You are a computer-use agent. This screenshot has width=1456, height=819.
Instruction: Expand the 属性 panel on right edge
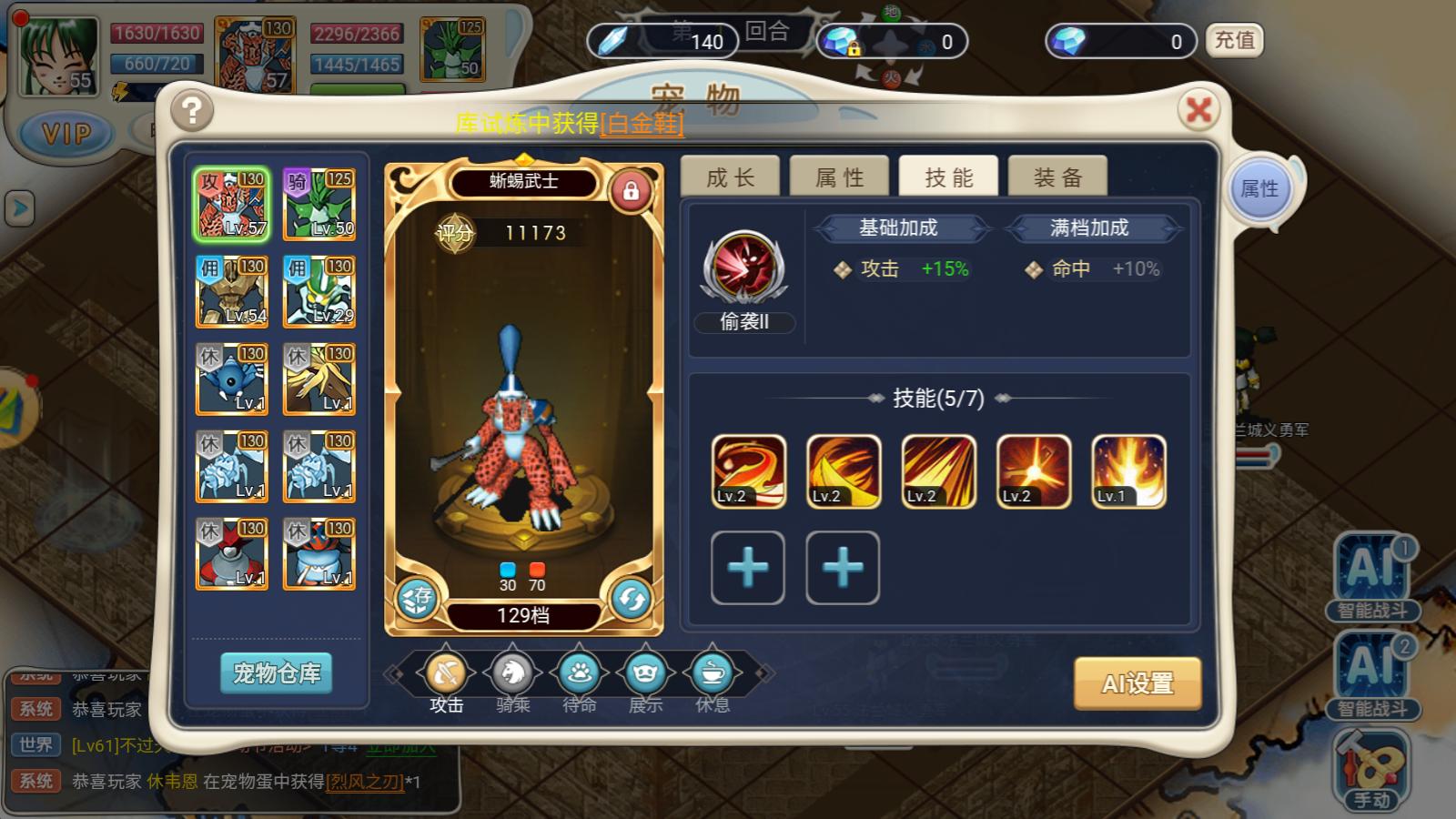(x=1261, y=188)
